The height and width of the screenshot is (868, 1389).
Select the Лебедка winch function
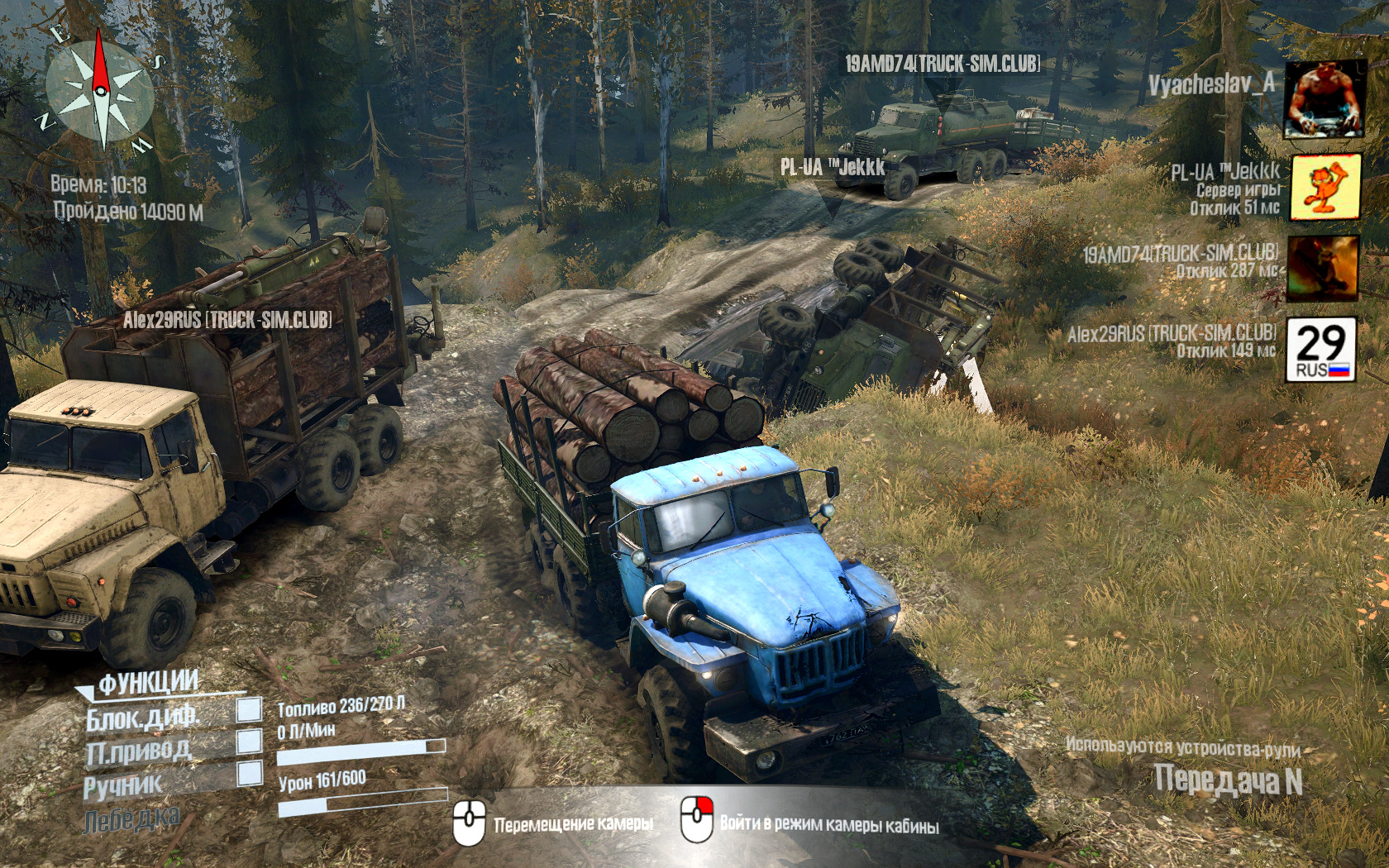[131, 818]
